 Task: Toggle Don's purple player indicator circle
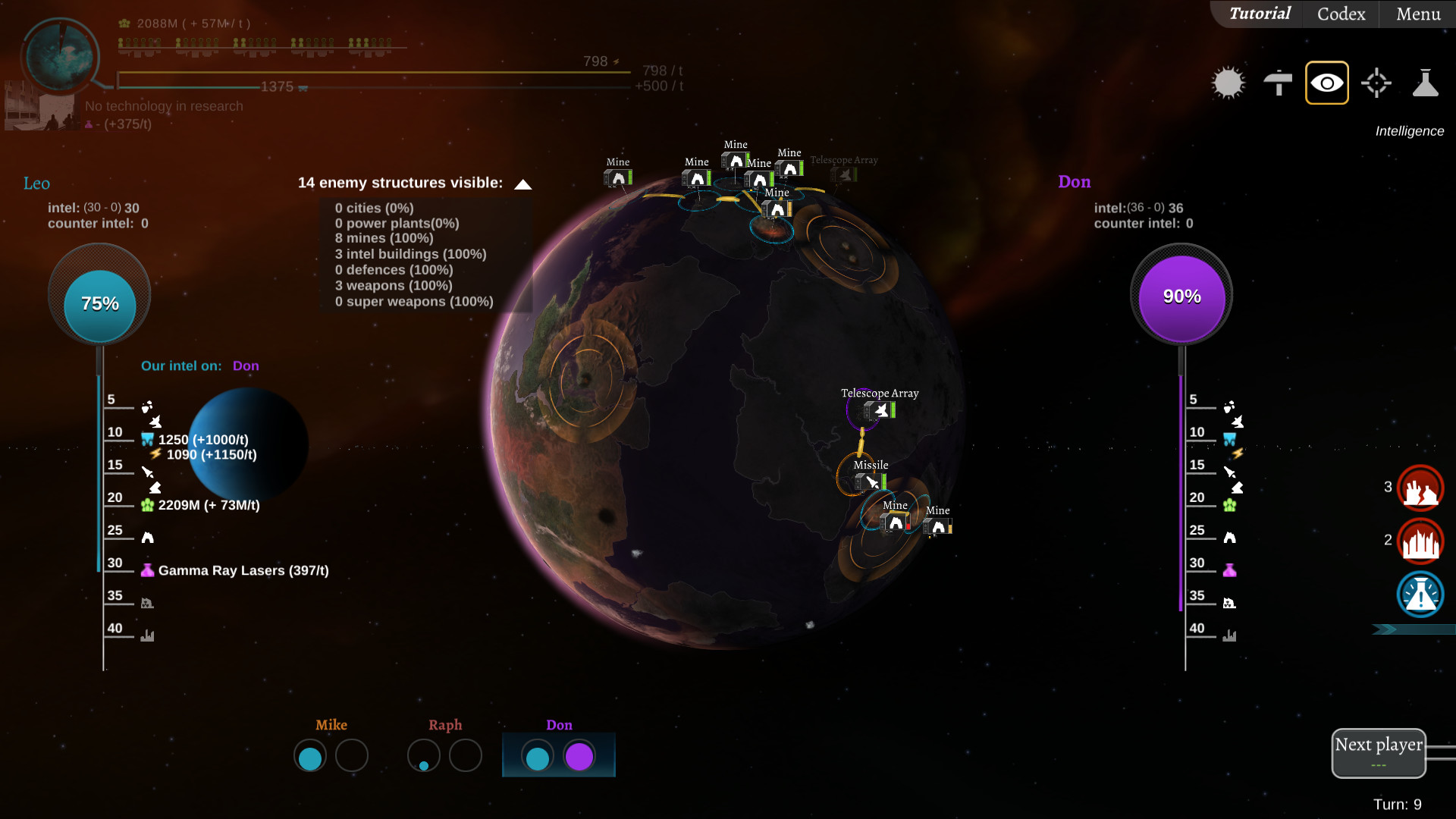[580, 756]
